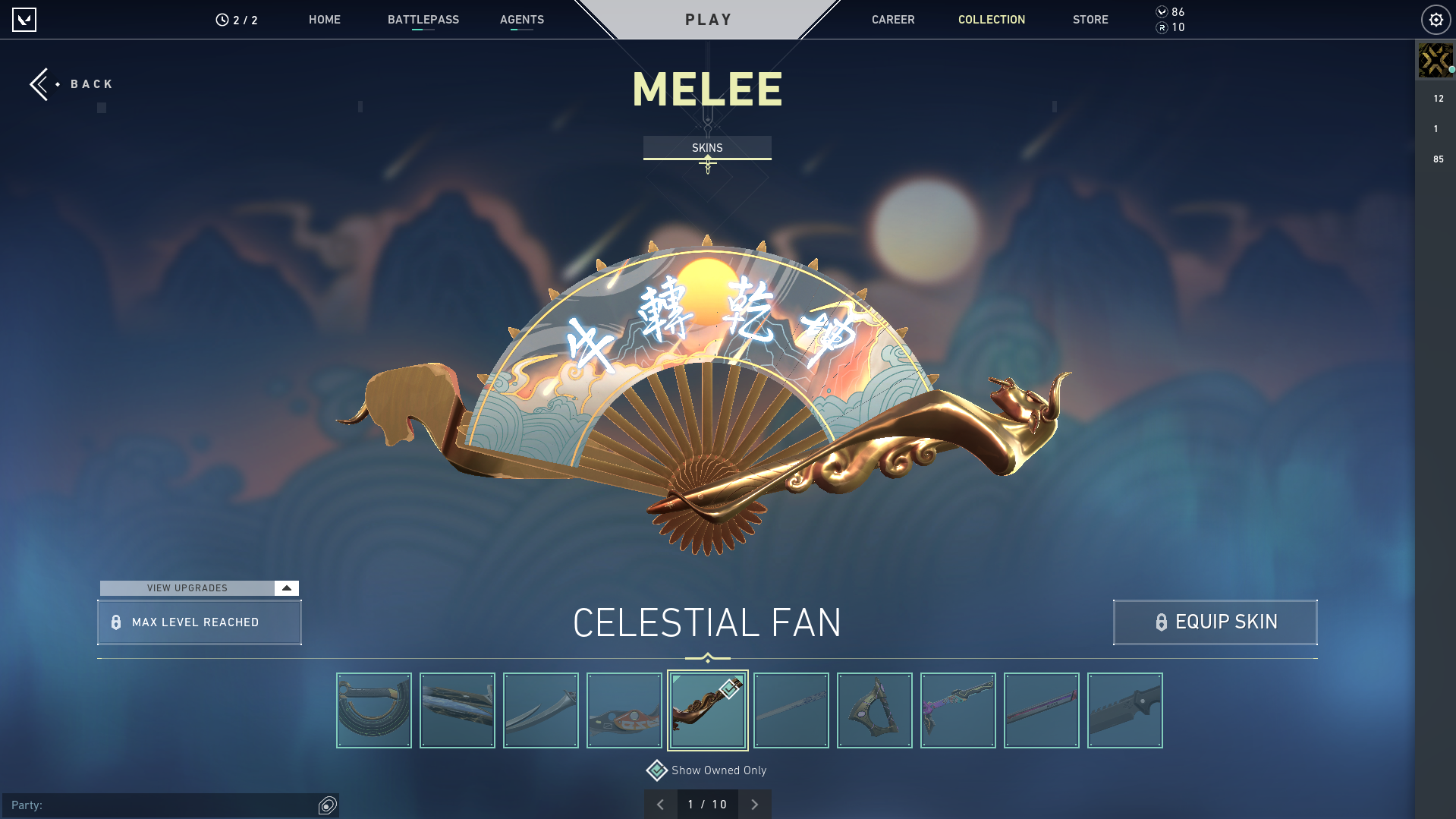
Task: Click the queue timer clock icon beside 2/2
Action: tap(220, 20)
